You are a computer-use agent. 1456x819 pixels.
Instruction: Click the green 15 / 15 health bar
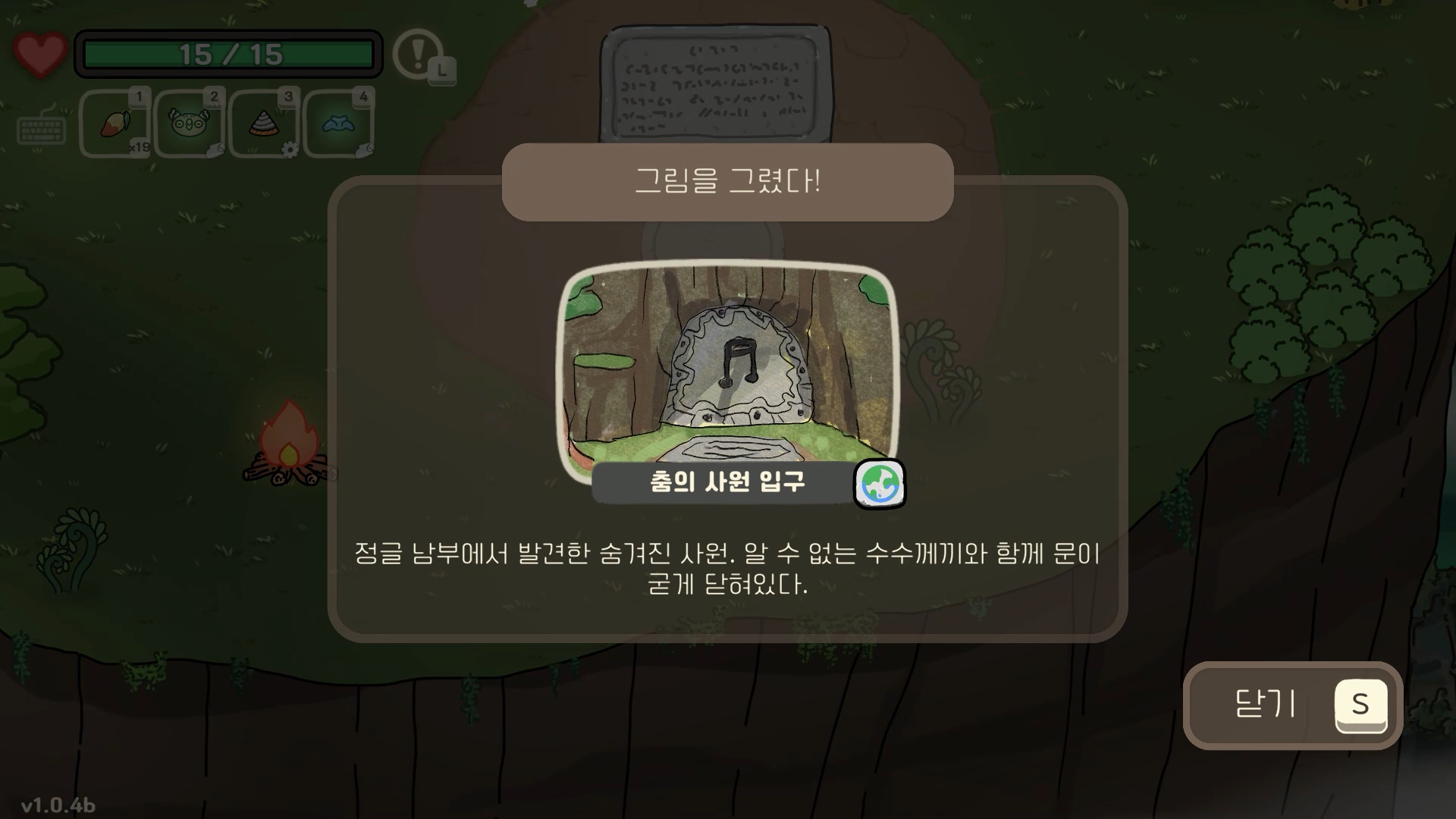(229, 55)
